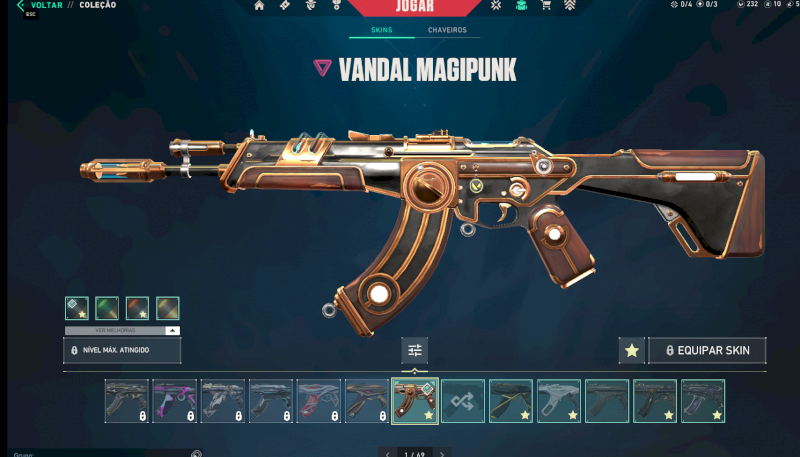
Task: Pick the pink and purple Vandal skin
Action: [x=174, y=401]
